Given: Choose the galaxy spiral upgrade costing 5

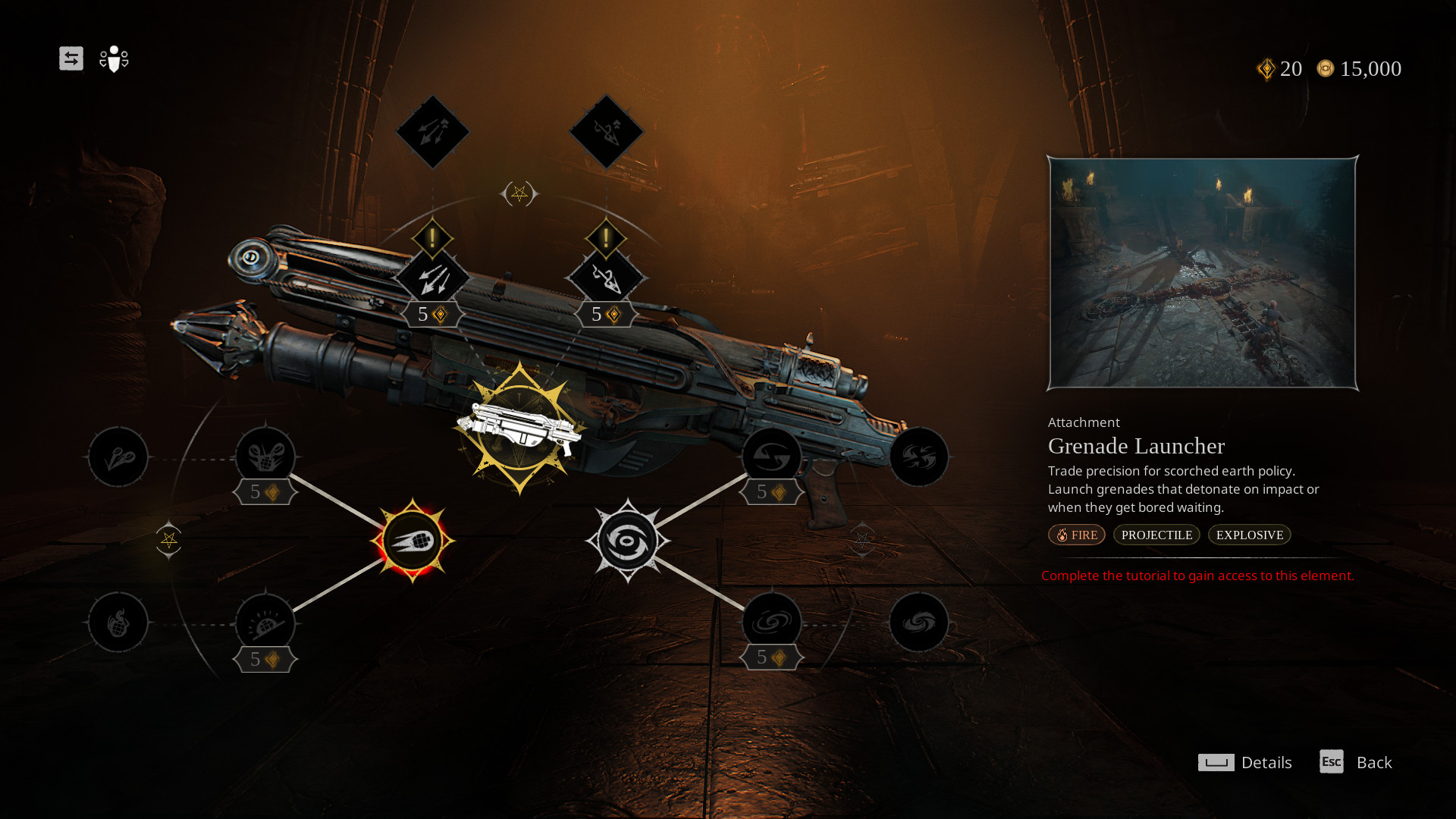Looking at the screenshot, I should point(771,623).
